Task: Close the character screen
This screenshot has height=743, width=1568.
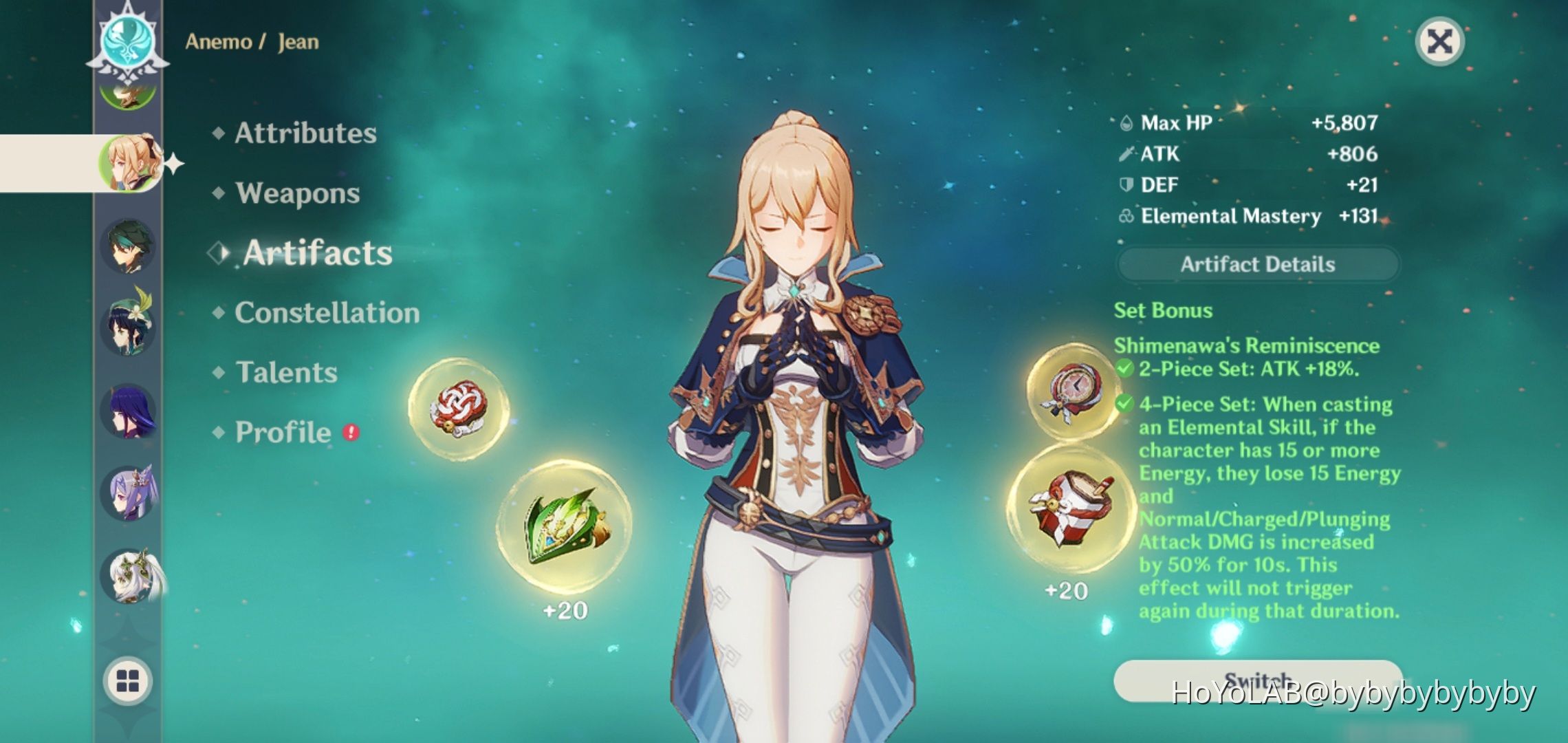Action: (1439, 42)
